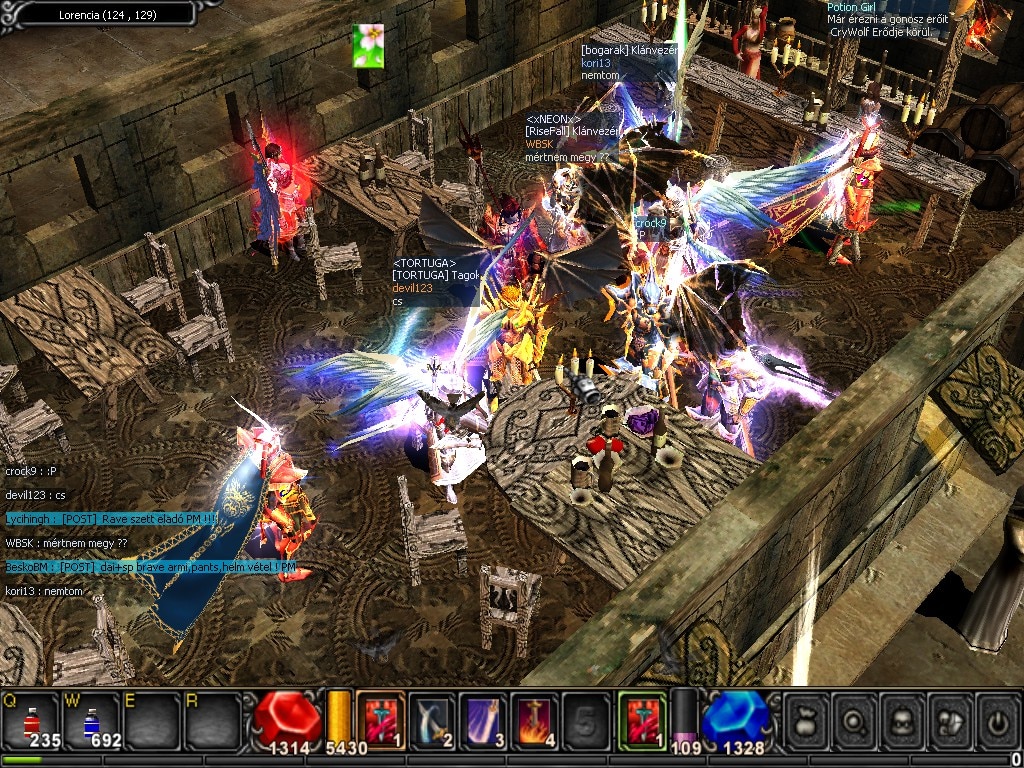The image size is (1024, 768).
Task: Click the power system menu button
Action: [997, 718]
